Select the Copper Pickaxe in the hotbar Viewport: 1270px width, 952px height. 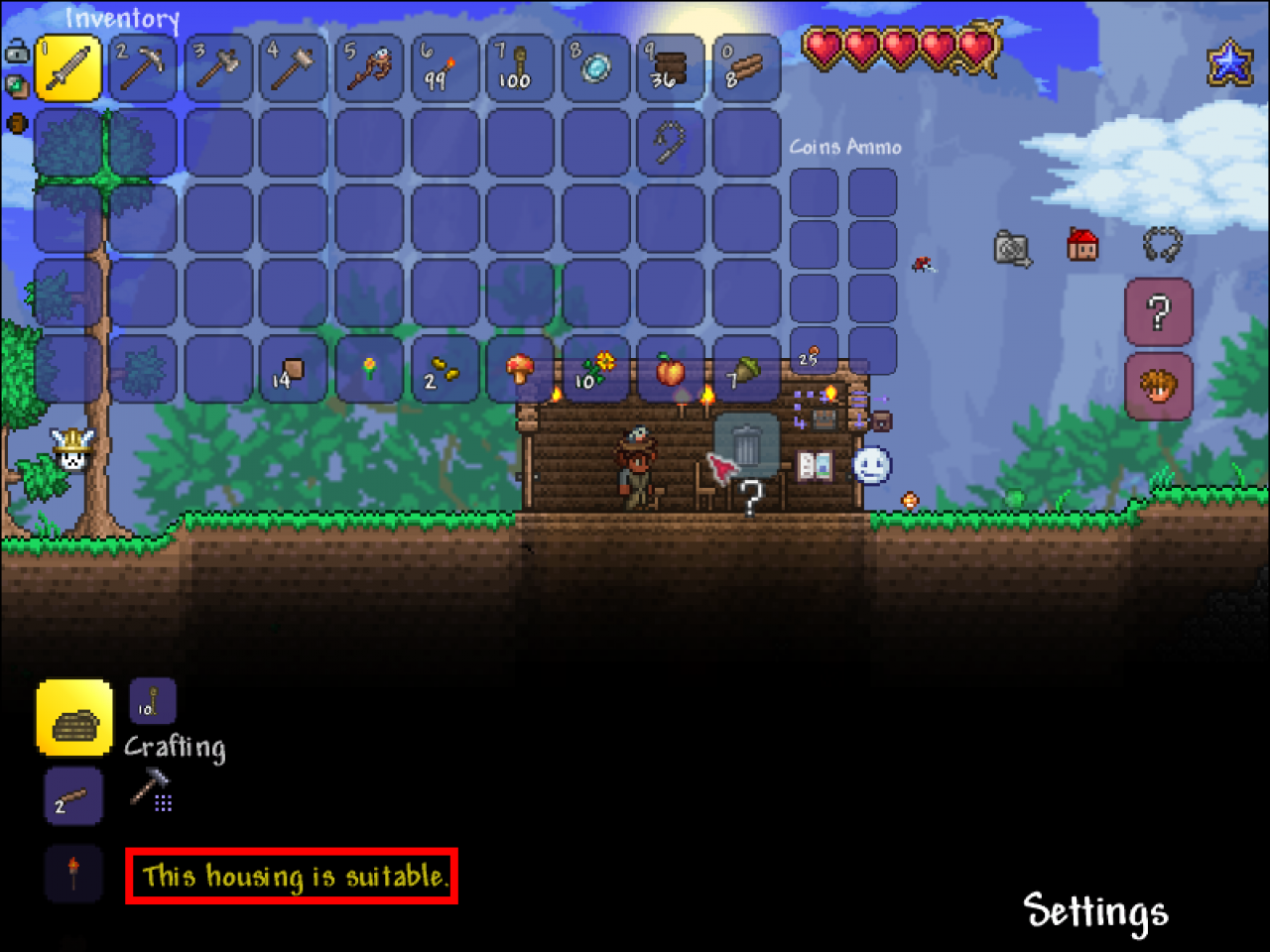[x=142, y=67]
